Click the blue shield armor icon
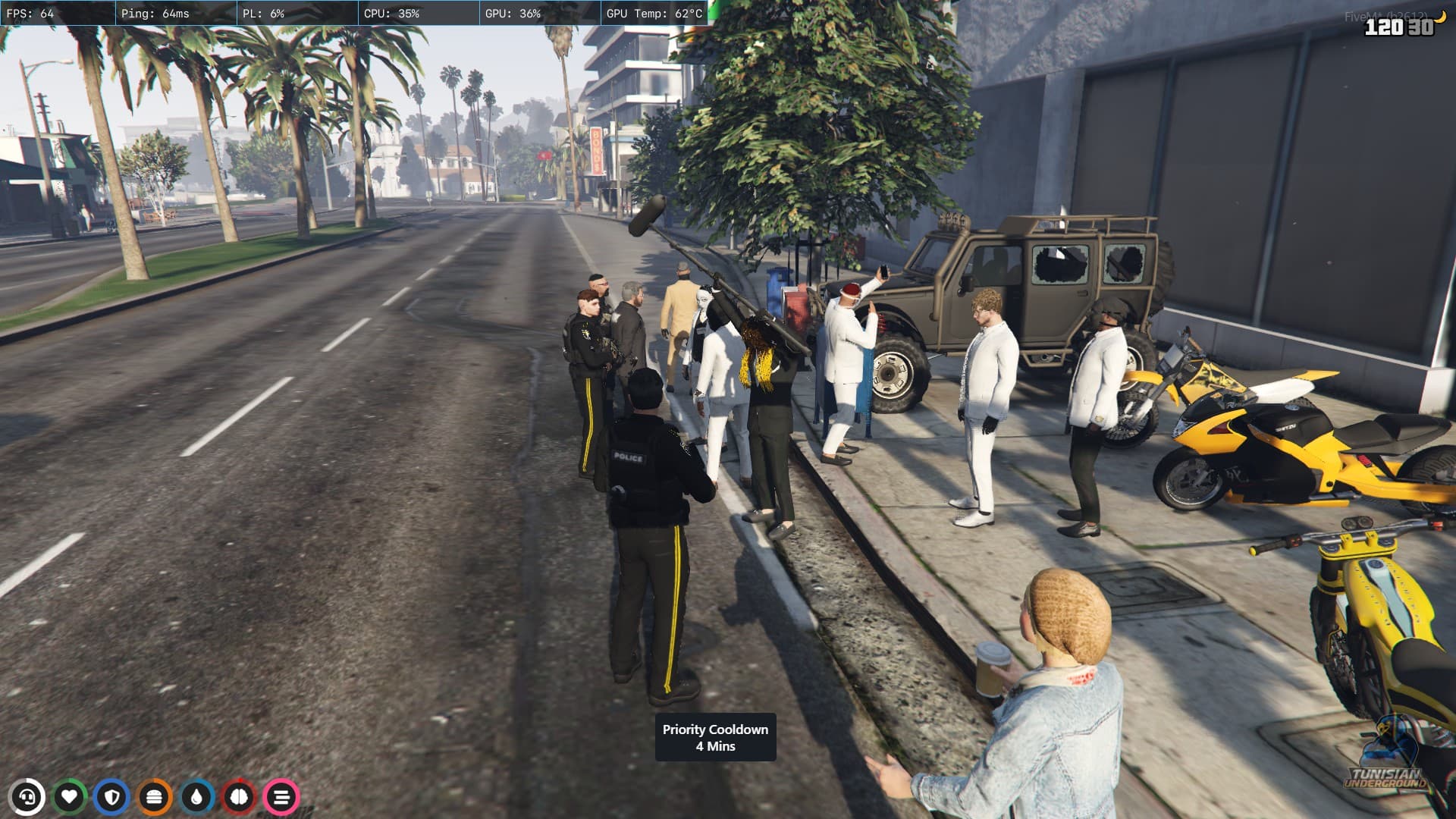The height and width of the screenshot is (819, 1456). point(112,797)
